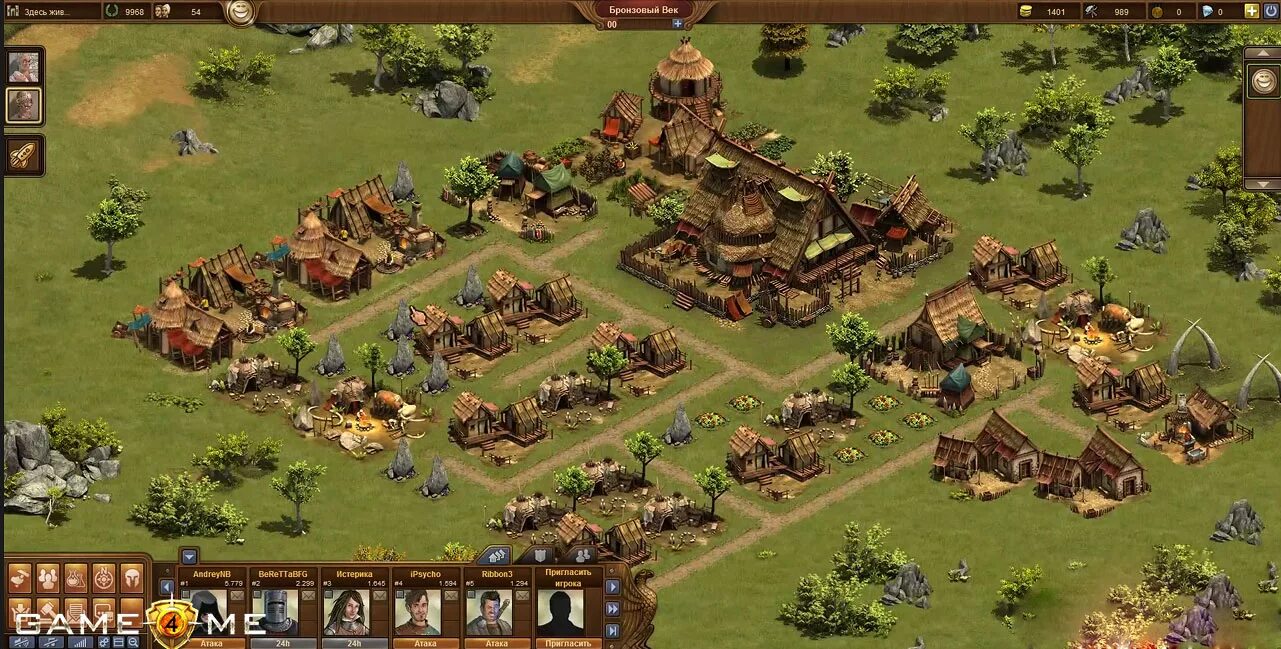Open the compass continent map
Screen dimensions: 1281x649
coord(104,577)
